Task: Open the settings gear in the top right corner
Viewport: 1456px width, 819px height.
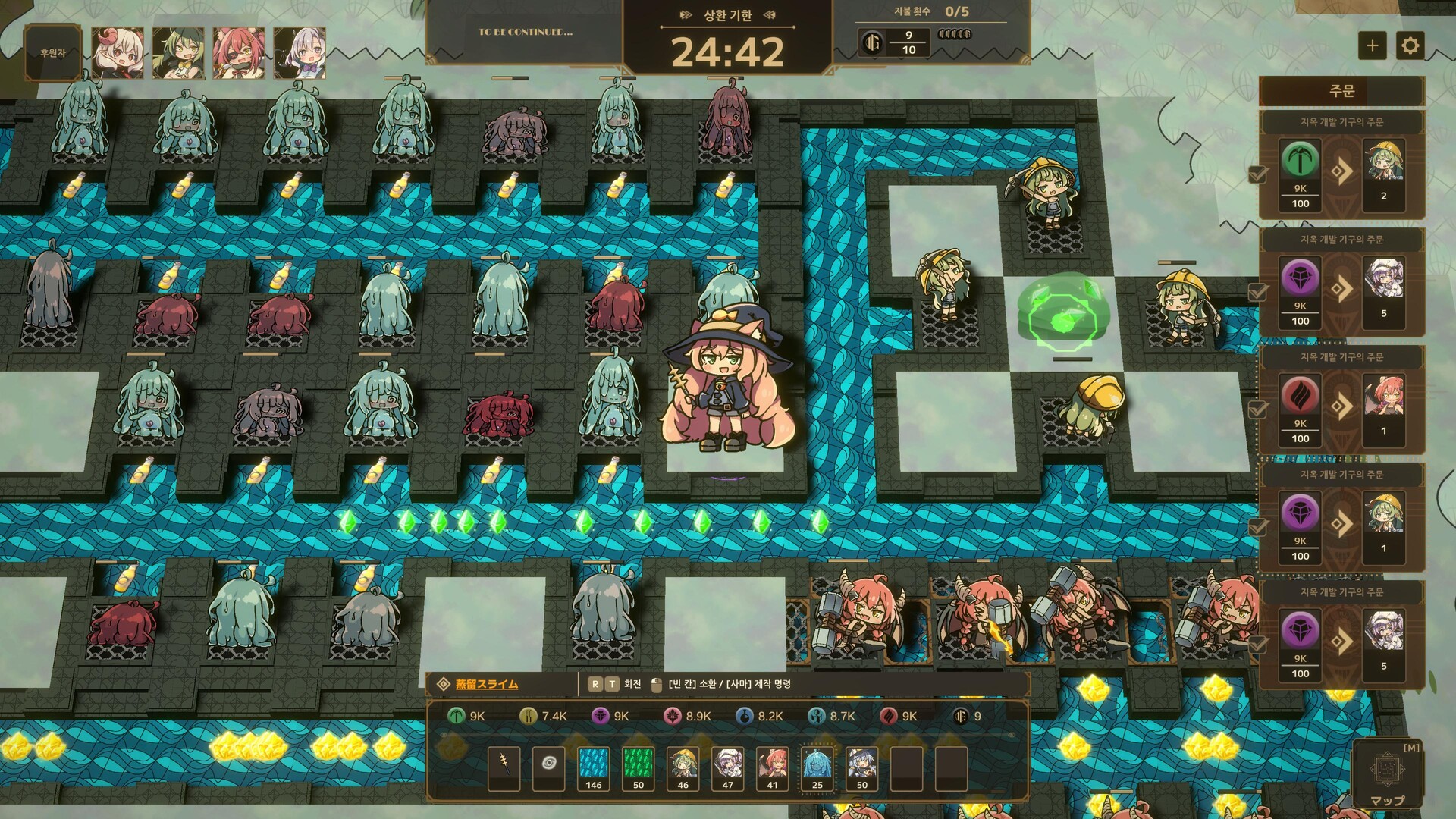Action: [1410, 47]
